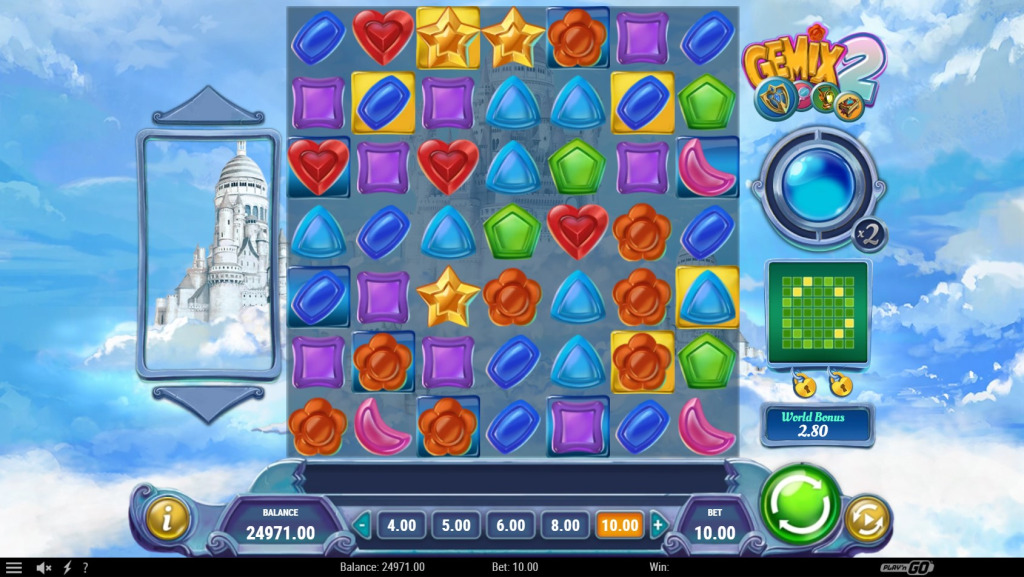Pick the 8.00 bet option

click(564, 524)
